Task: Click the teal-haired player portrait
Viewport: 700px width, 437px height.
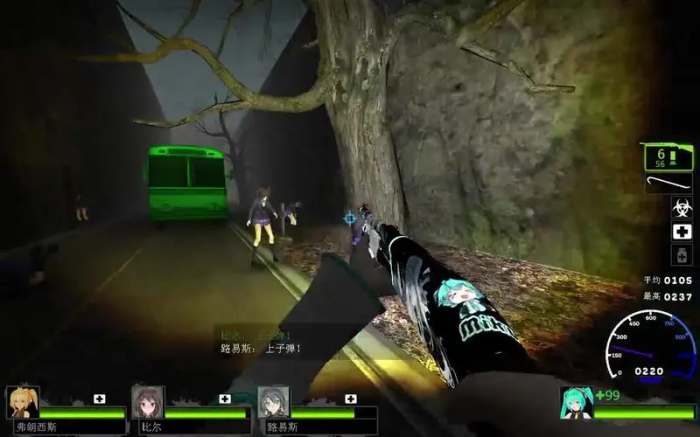Action: 577,402
